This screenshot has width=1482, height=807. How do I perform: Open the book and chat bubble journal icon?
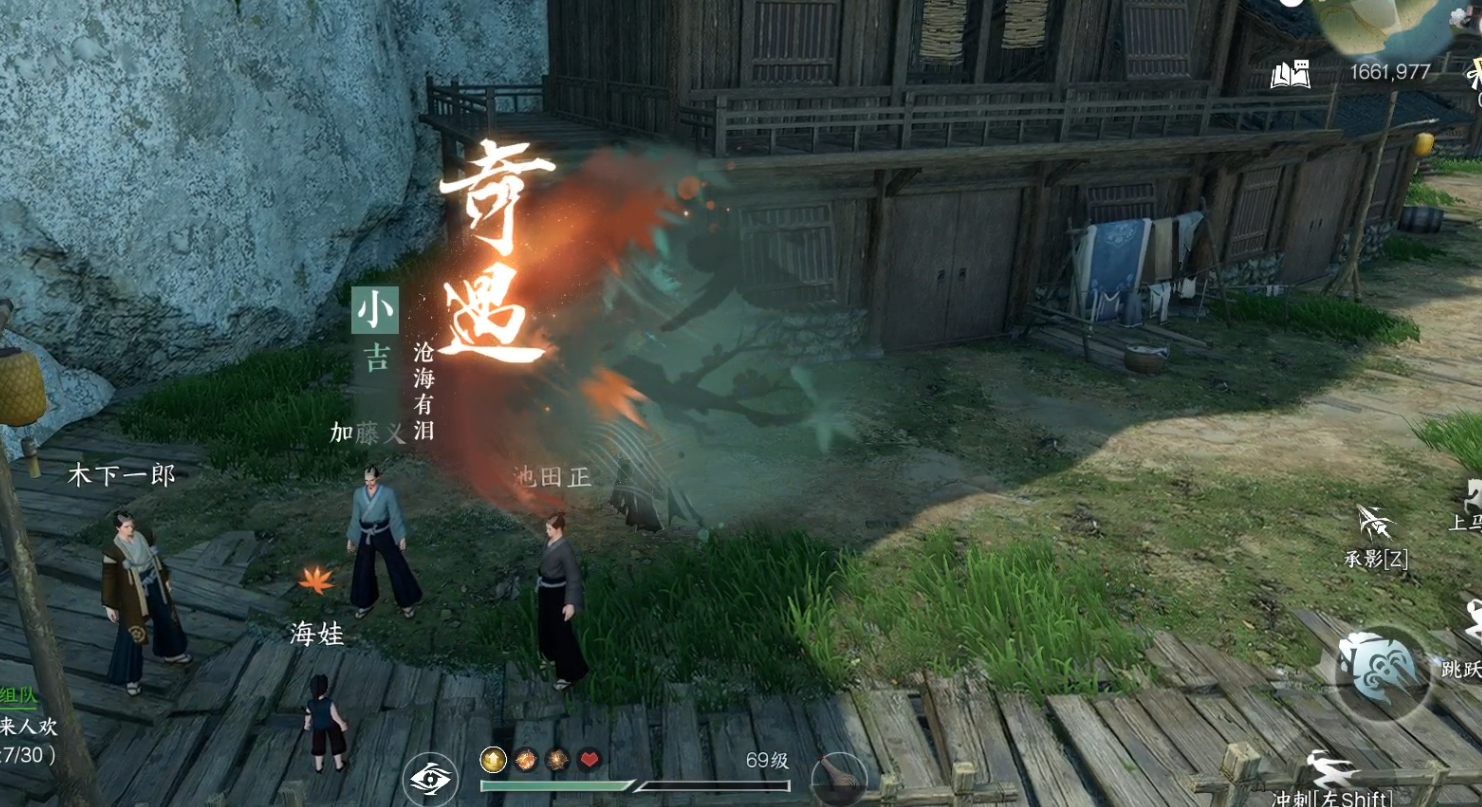[x=1290, y=74]
